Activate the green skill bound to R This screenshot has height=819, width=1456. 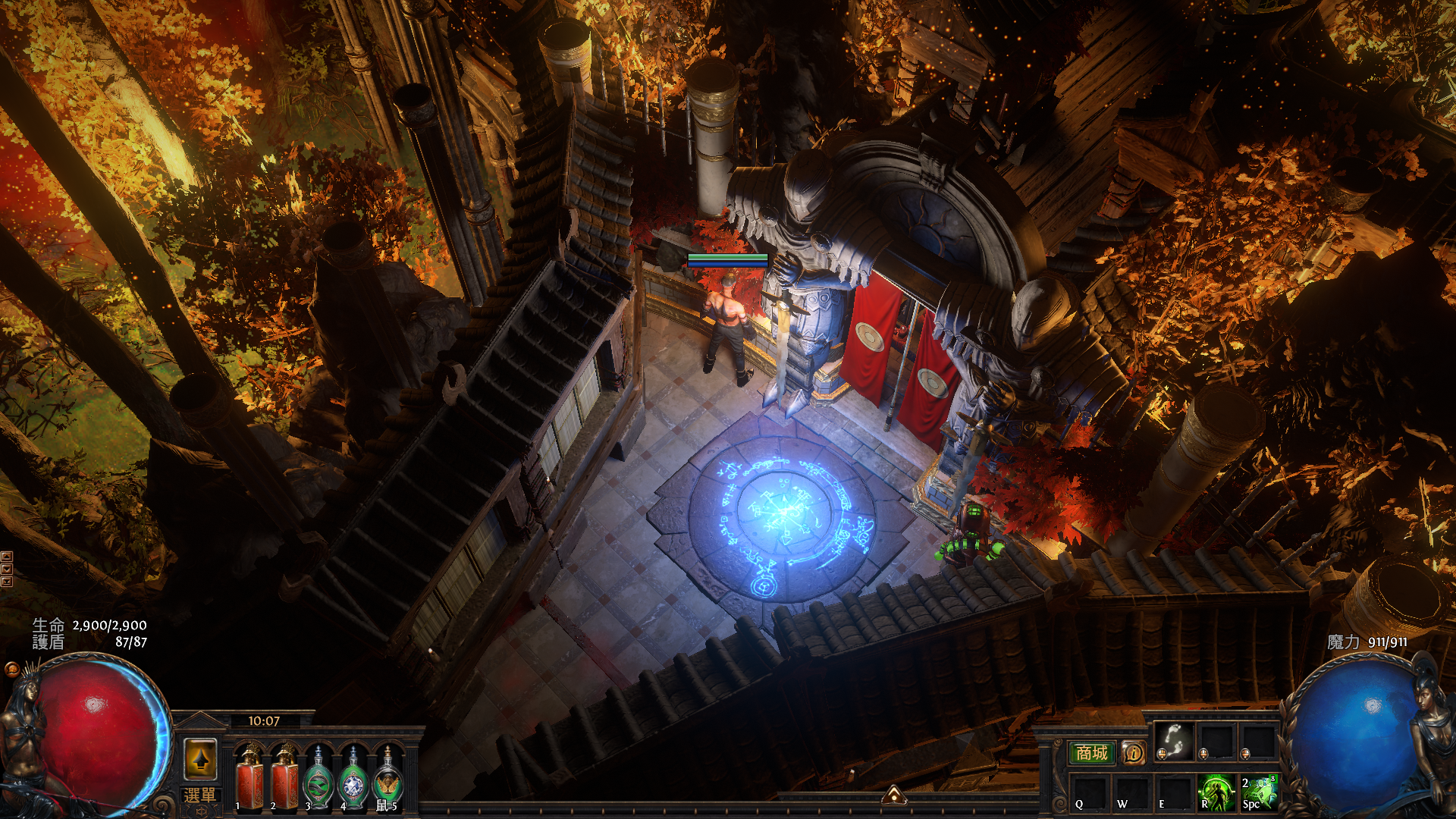tap(1216, 792)
